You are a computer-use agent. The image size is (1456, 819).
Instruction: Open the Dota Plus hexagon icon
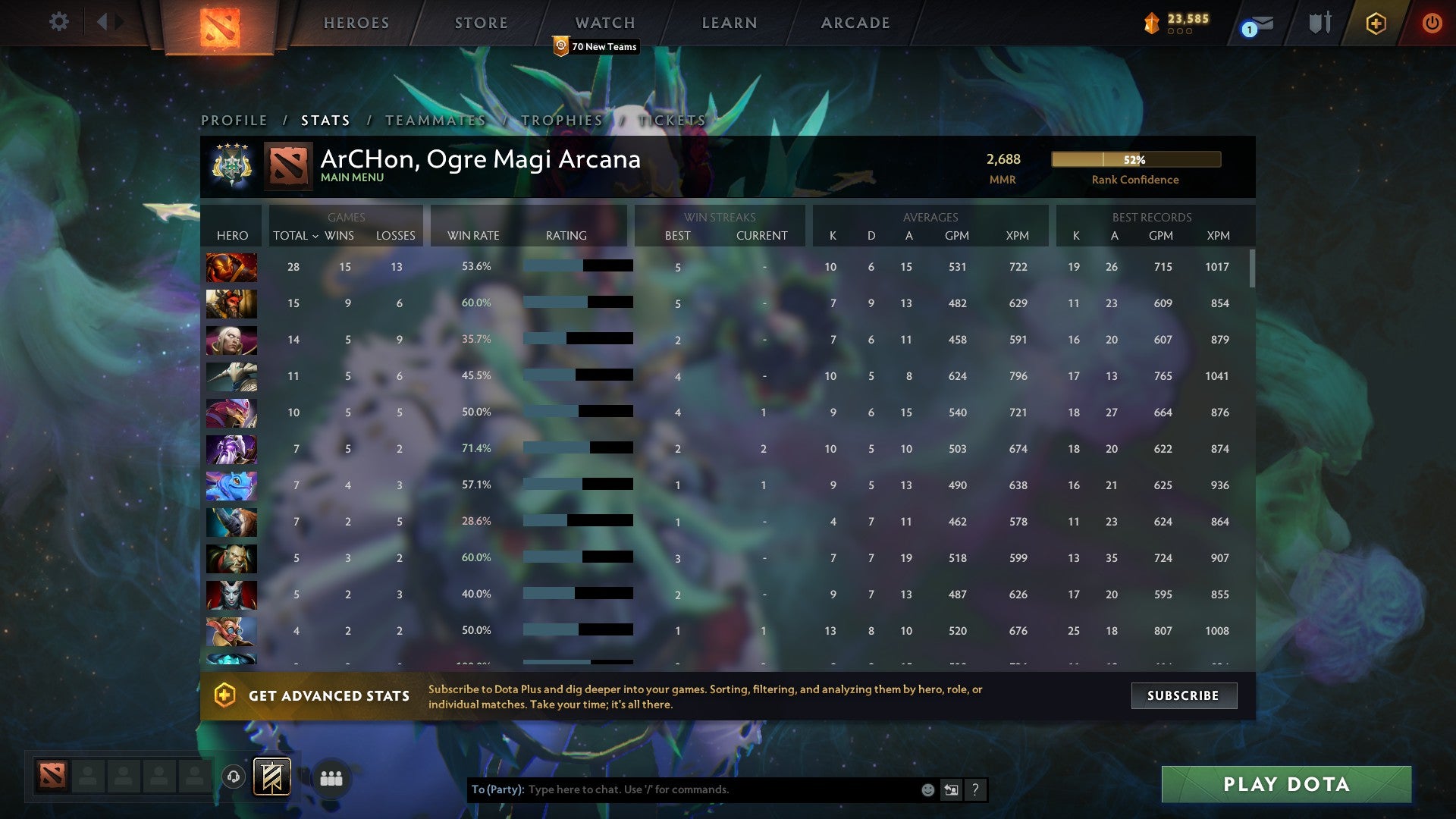tap(1375, 23)
